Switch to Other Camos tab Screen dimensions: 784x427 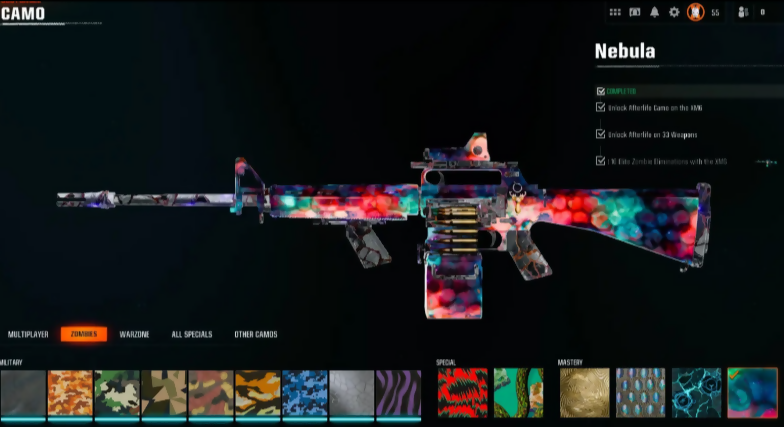(256, 334)
